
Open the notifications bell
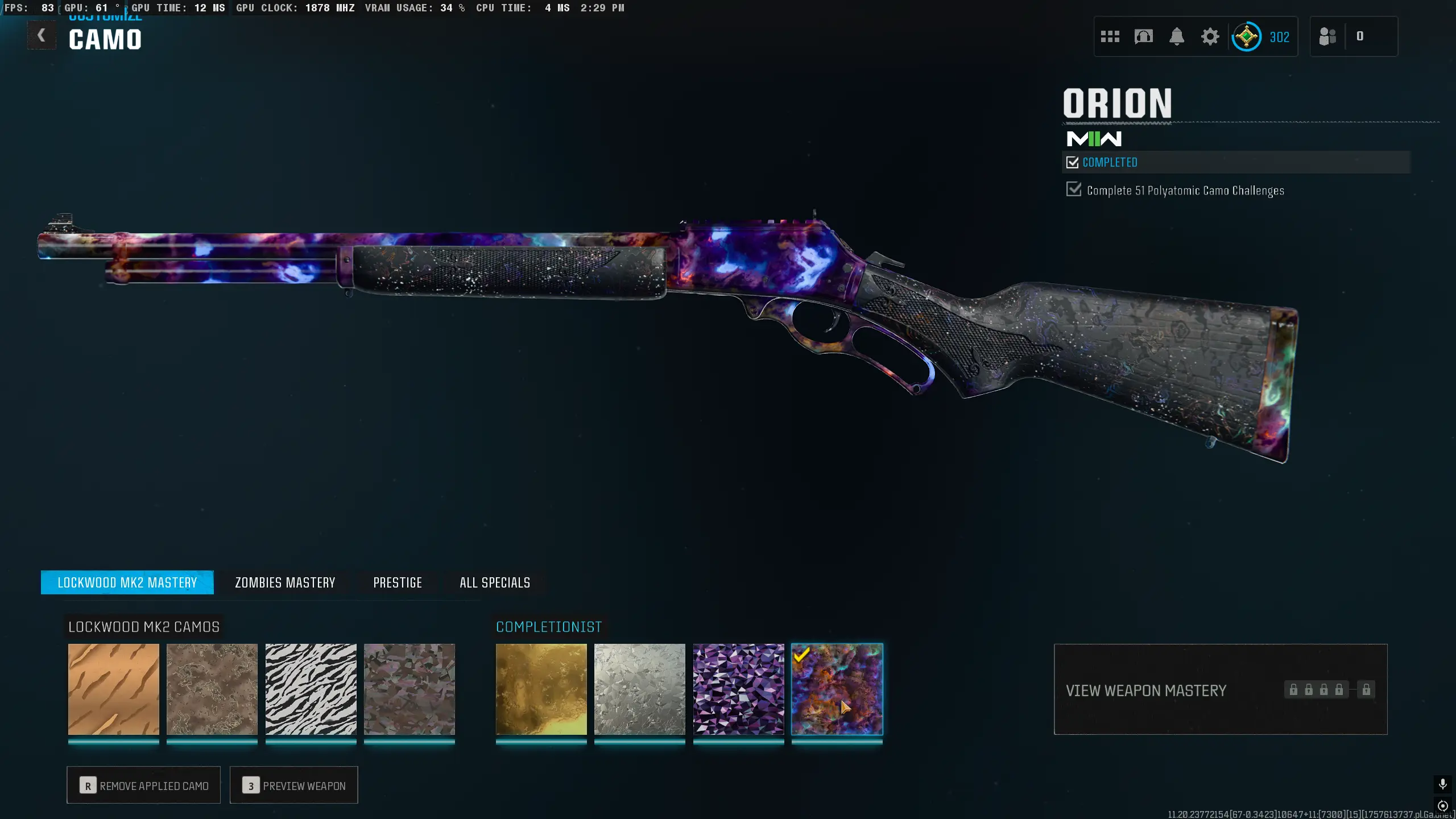point(1177,37)
